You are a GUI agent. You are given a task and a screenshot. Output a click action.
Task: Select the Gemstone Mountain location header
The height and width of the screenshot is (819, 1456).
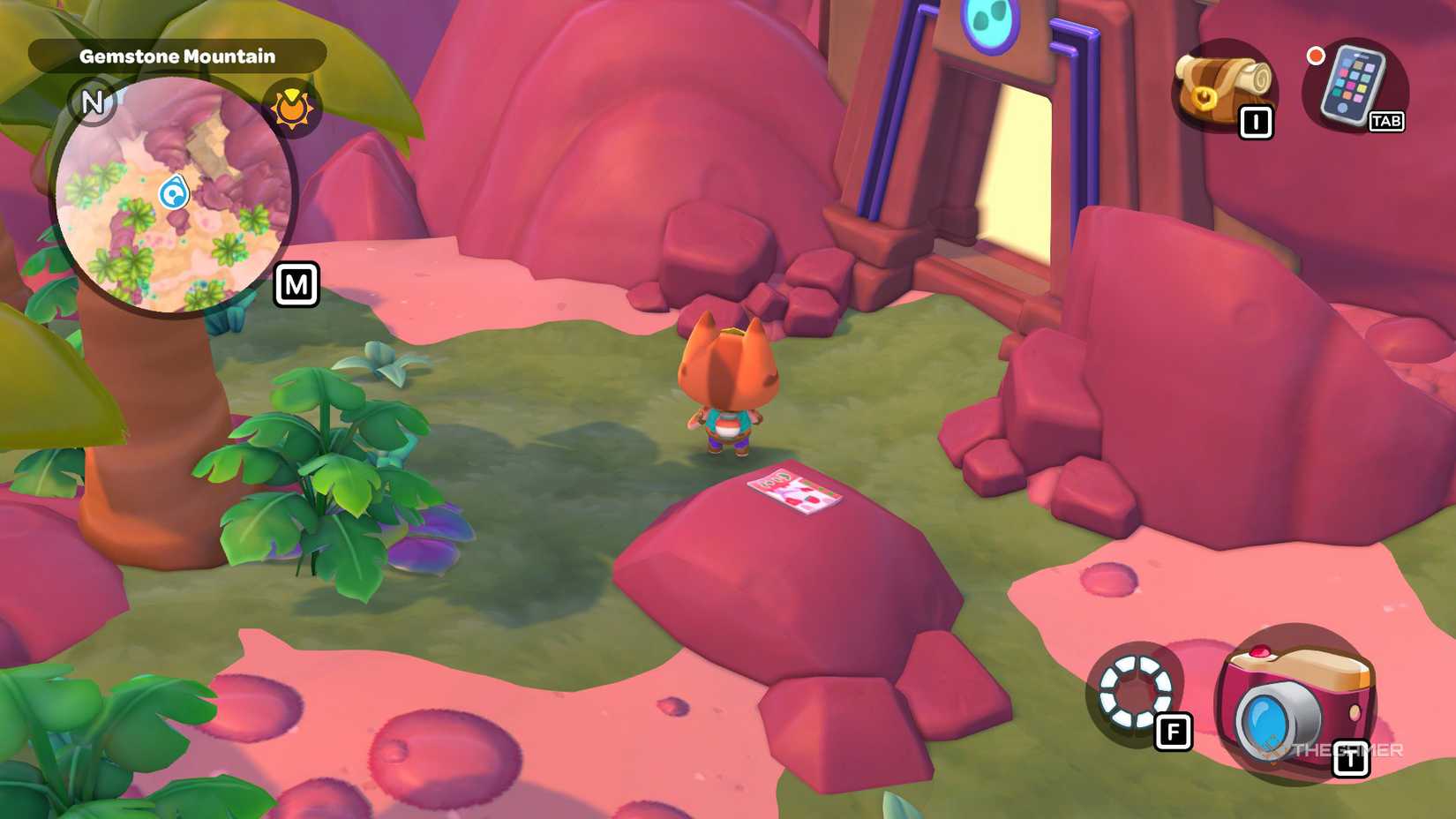coord(176,55)
